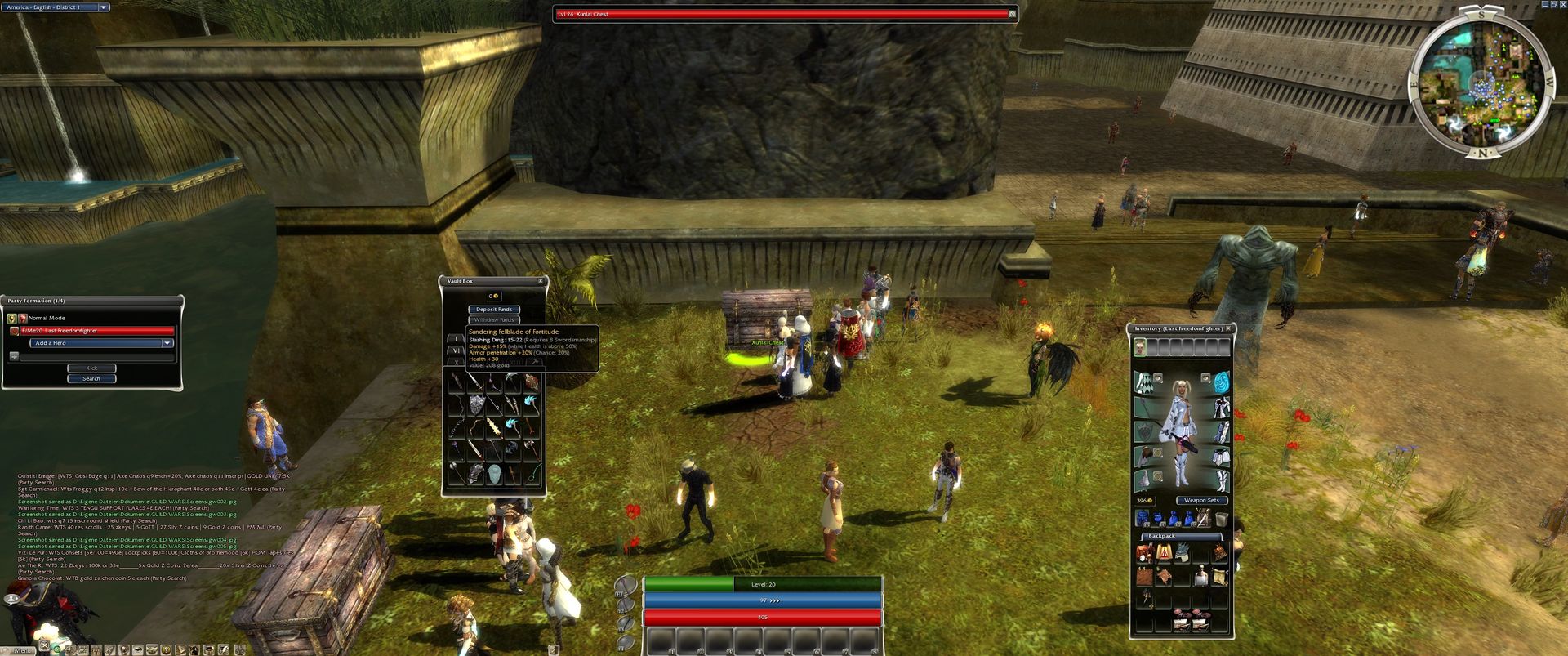Screen dimensions: 1568x656
Task: Click the party Search button
Action: coord(91,379)
